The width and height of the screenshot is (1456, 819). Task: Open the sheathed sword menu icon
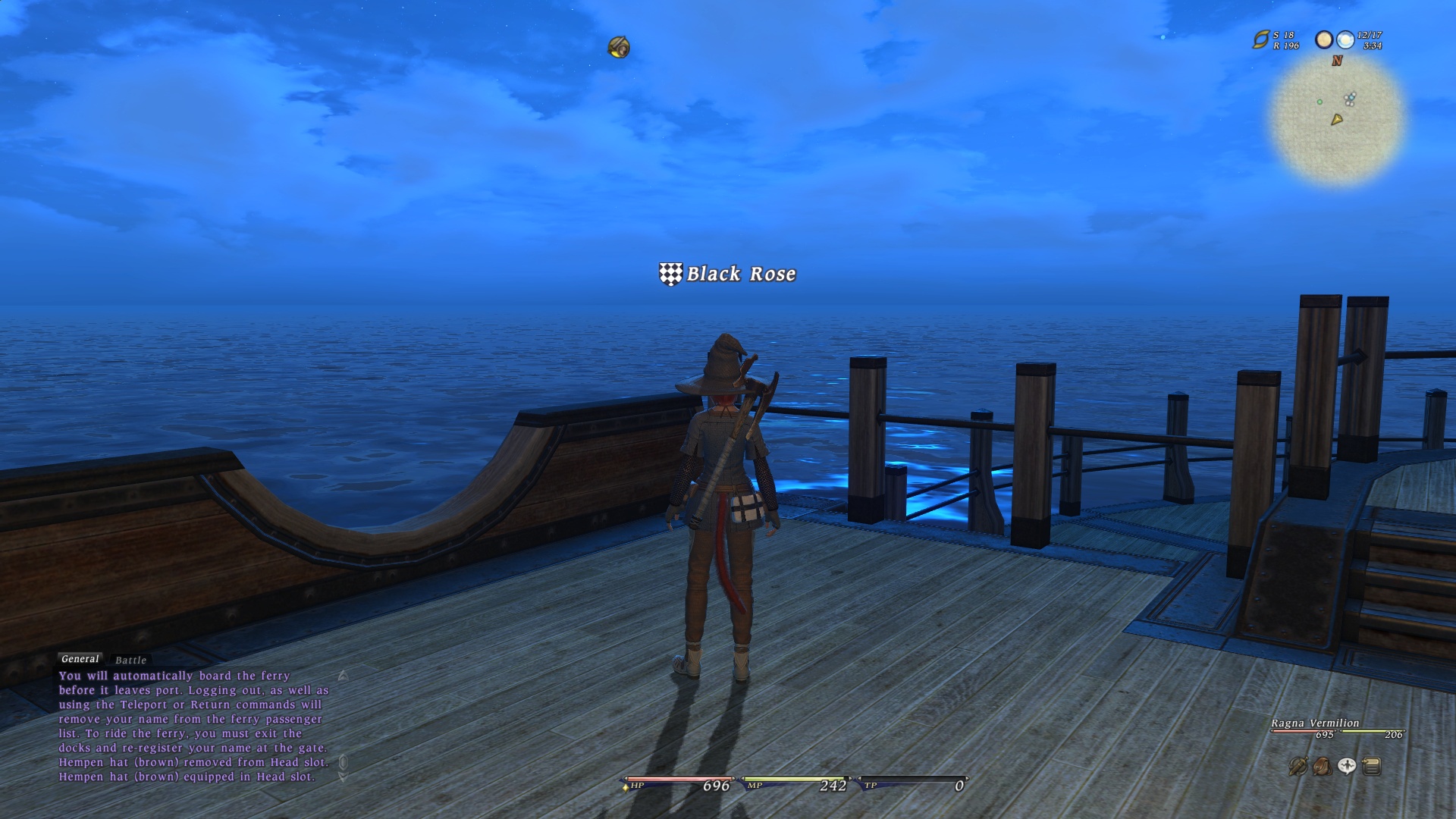click(x=1298, y=767)
